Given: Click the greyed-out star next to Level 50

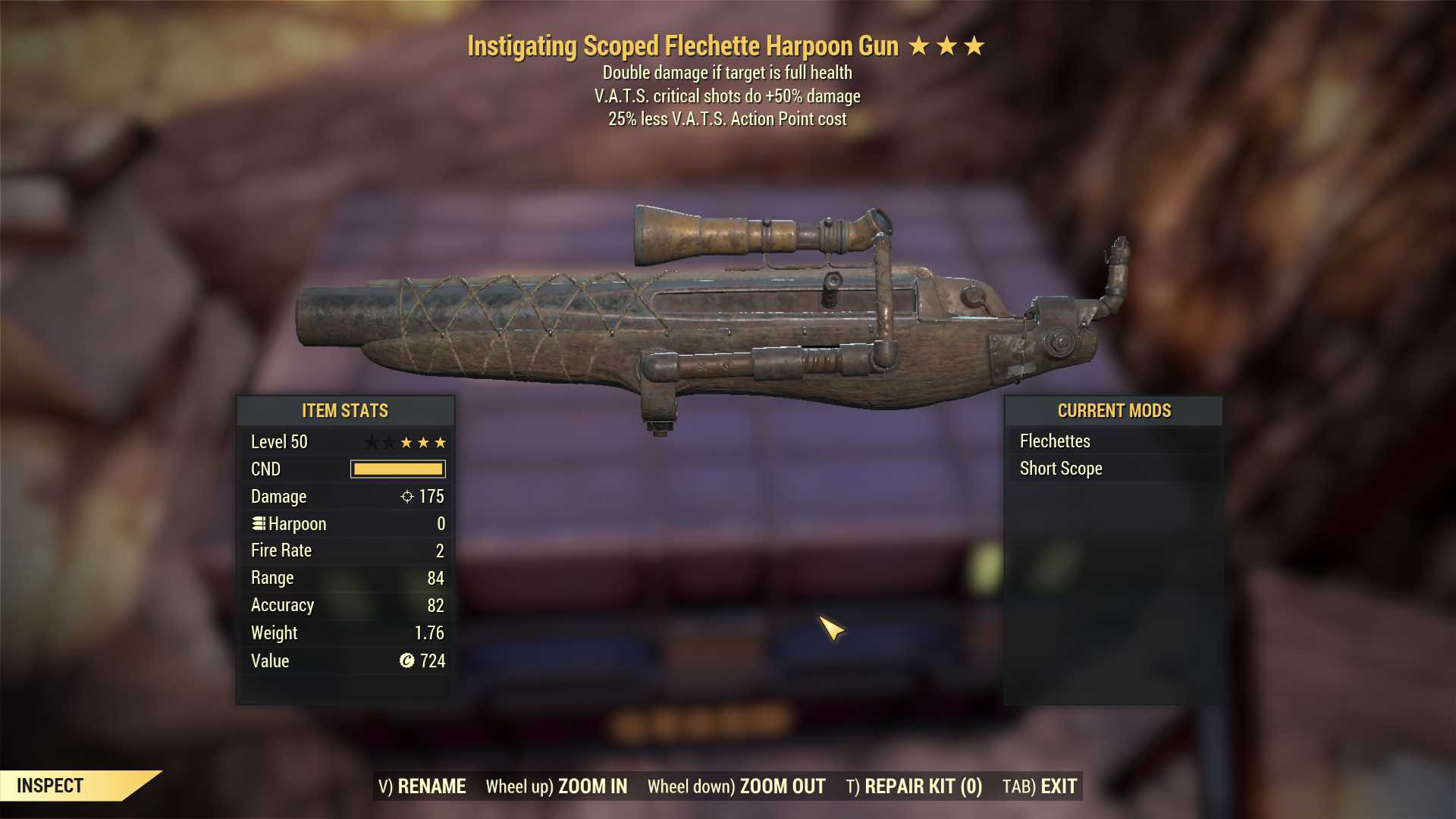Looking at the screenshot, I should (x=372, y=442).
